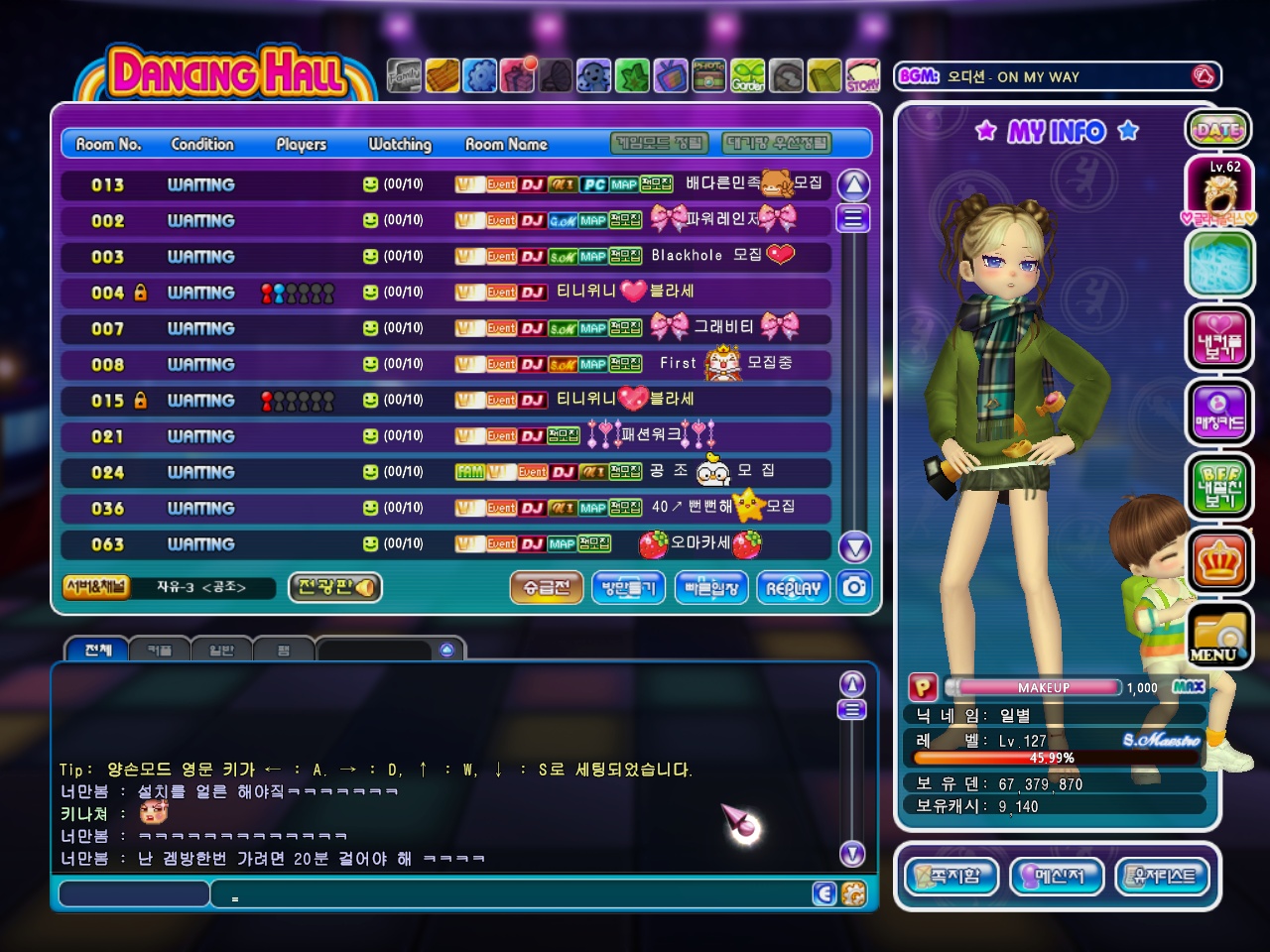The width and height of the screenshot is (1270, 952).
Task: Take a screenshot with the camera button
Action: tap(853, 587)
